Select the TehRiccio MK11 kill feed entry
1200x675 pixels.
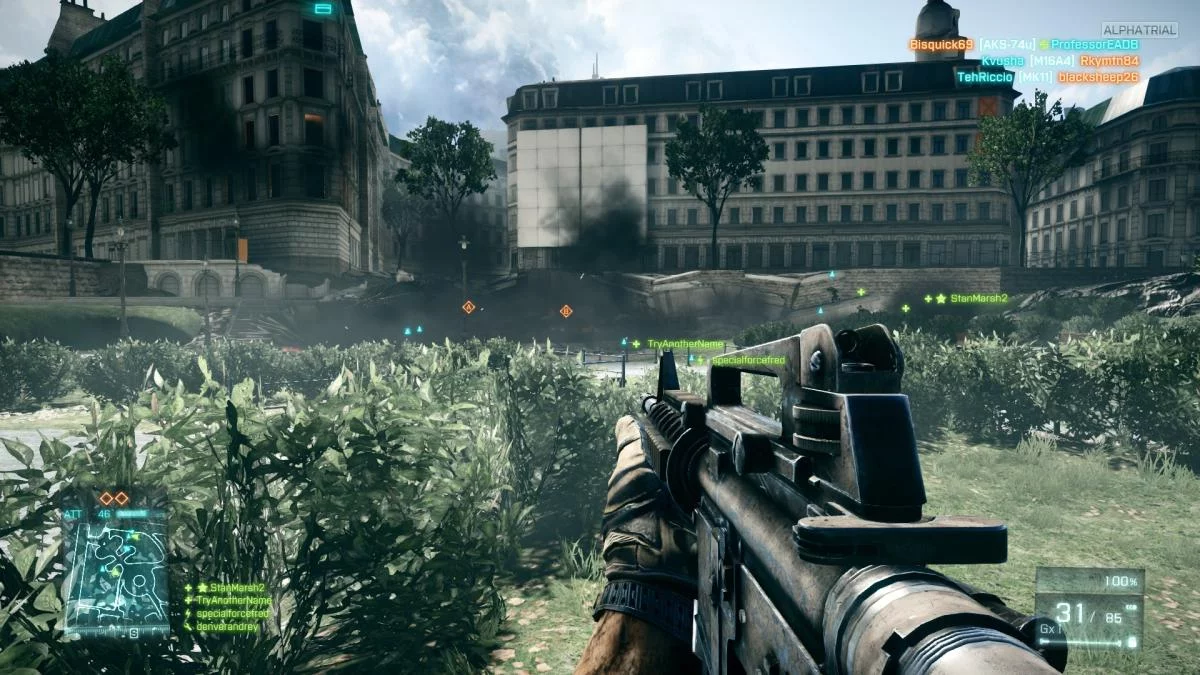coord(1047,77)
